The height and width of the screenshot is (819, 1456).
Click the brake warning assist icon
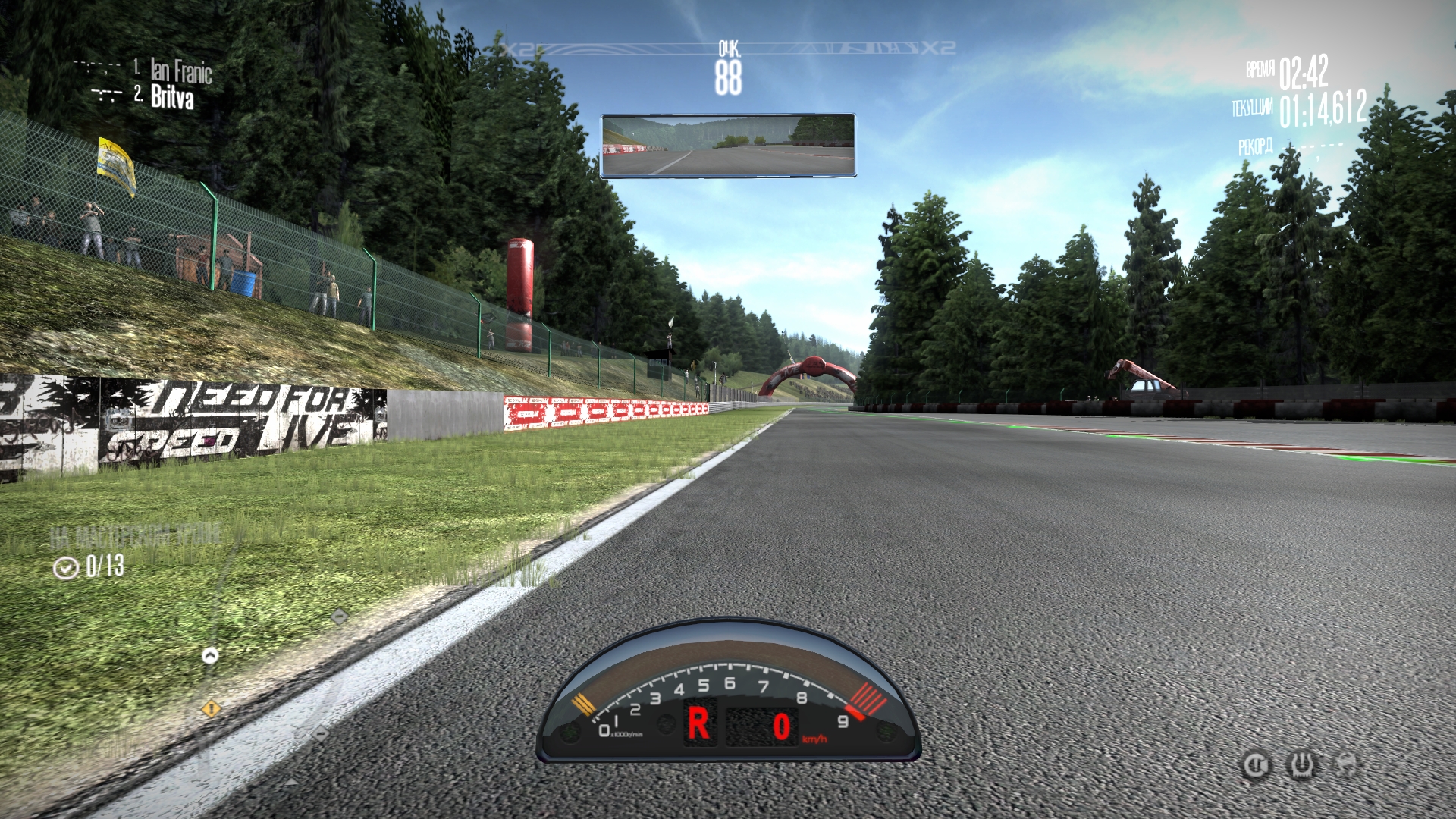pyautogui.click(x=1255, y=765)
